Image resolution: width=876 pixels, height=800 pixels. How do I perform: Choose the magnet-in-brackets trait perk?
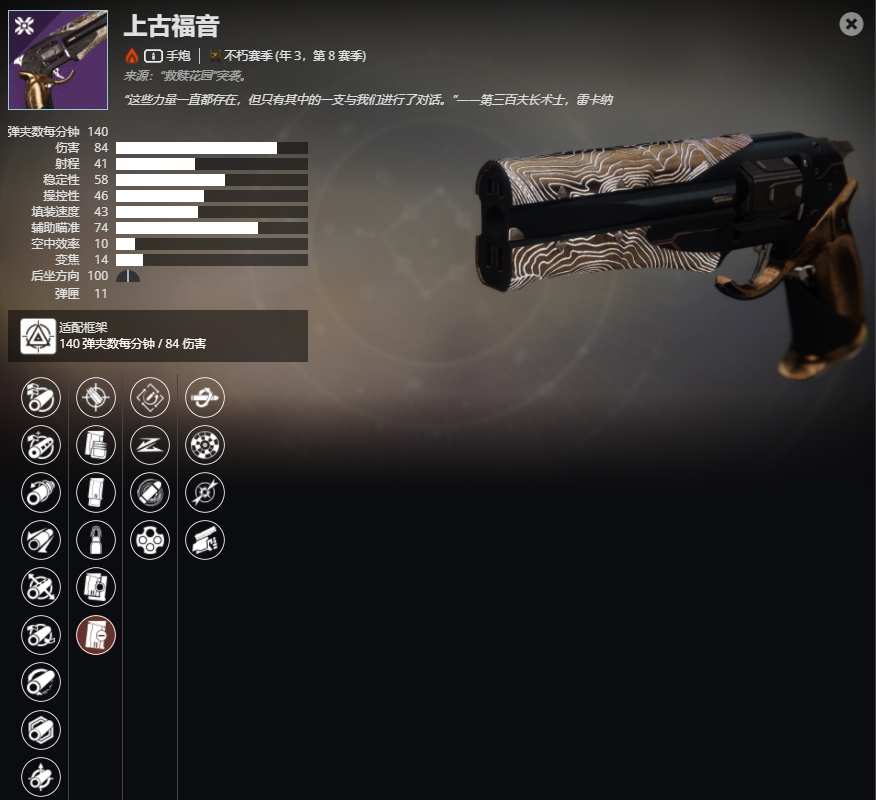[x=150, y=397]
